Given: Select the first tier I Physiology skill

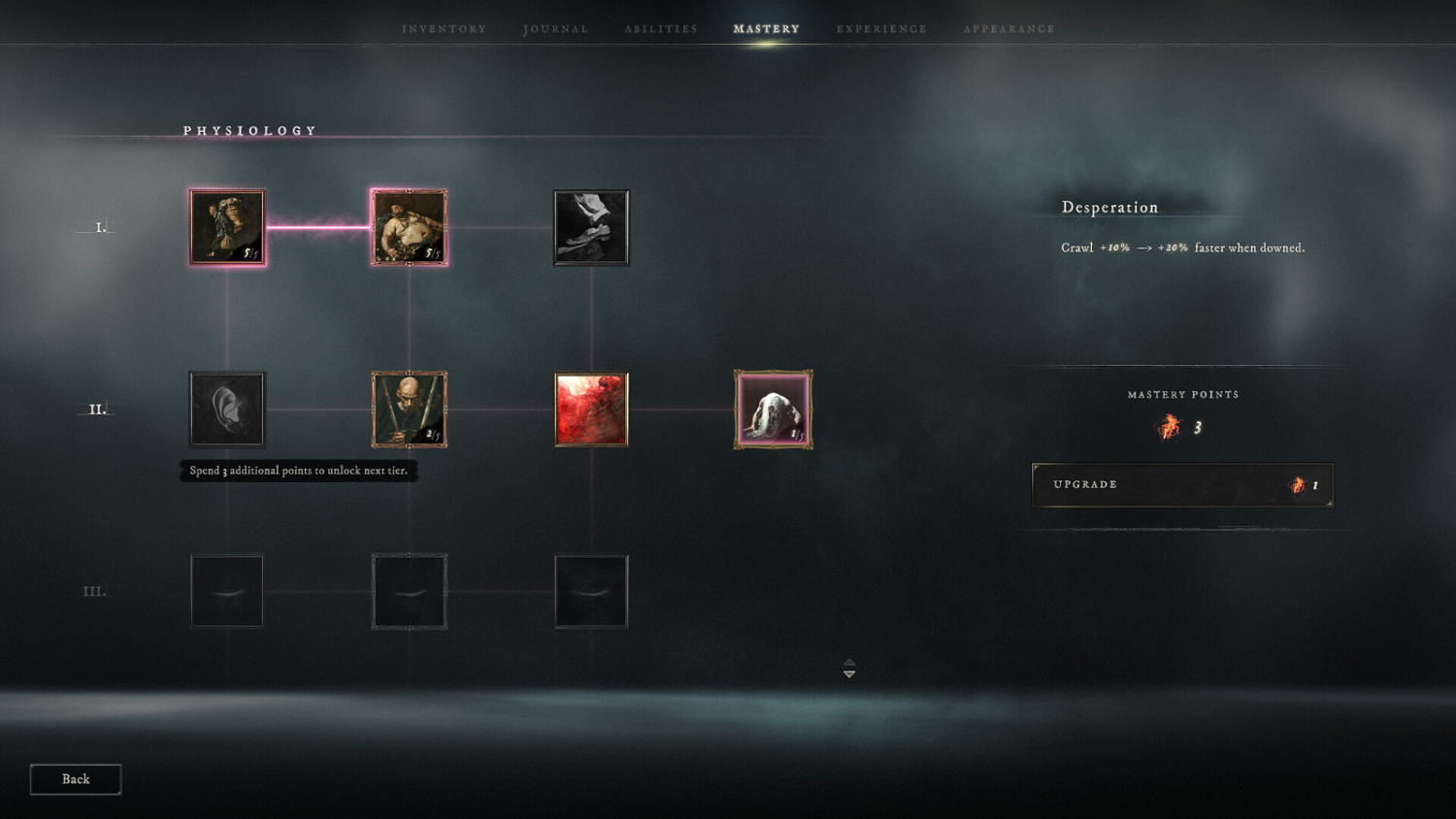Looking at the screenshot, I should pyautogui.click(x=227, y=226).
